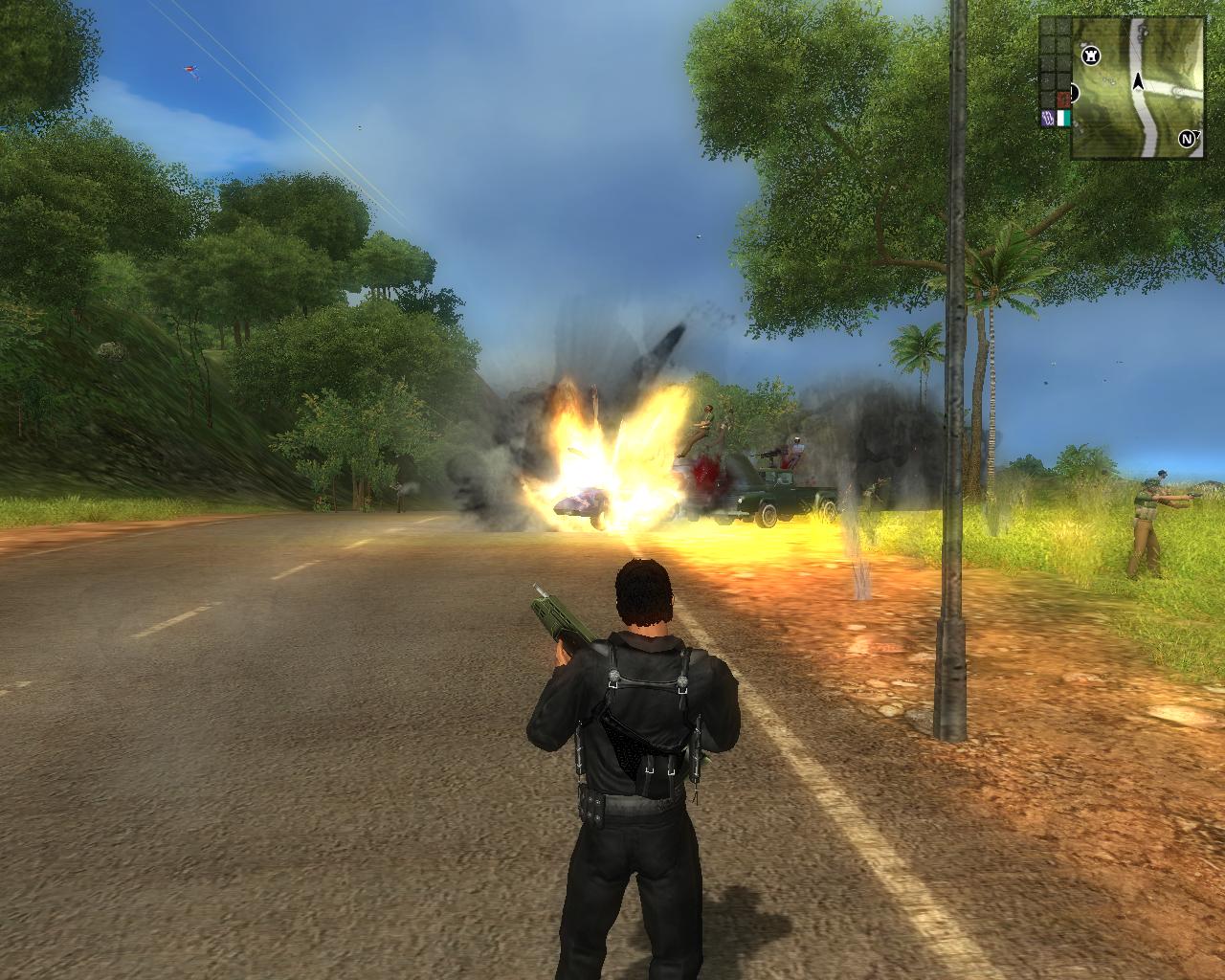Select the purple wavy faction icon
The image size is (1225, 980).
[x=1047, y=119]
